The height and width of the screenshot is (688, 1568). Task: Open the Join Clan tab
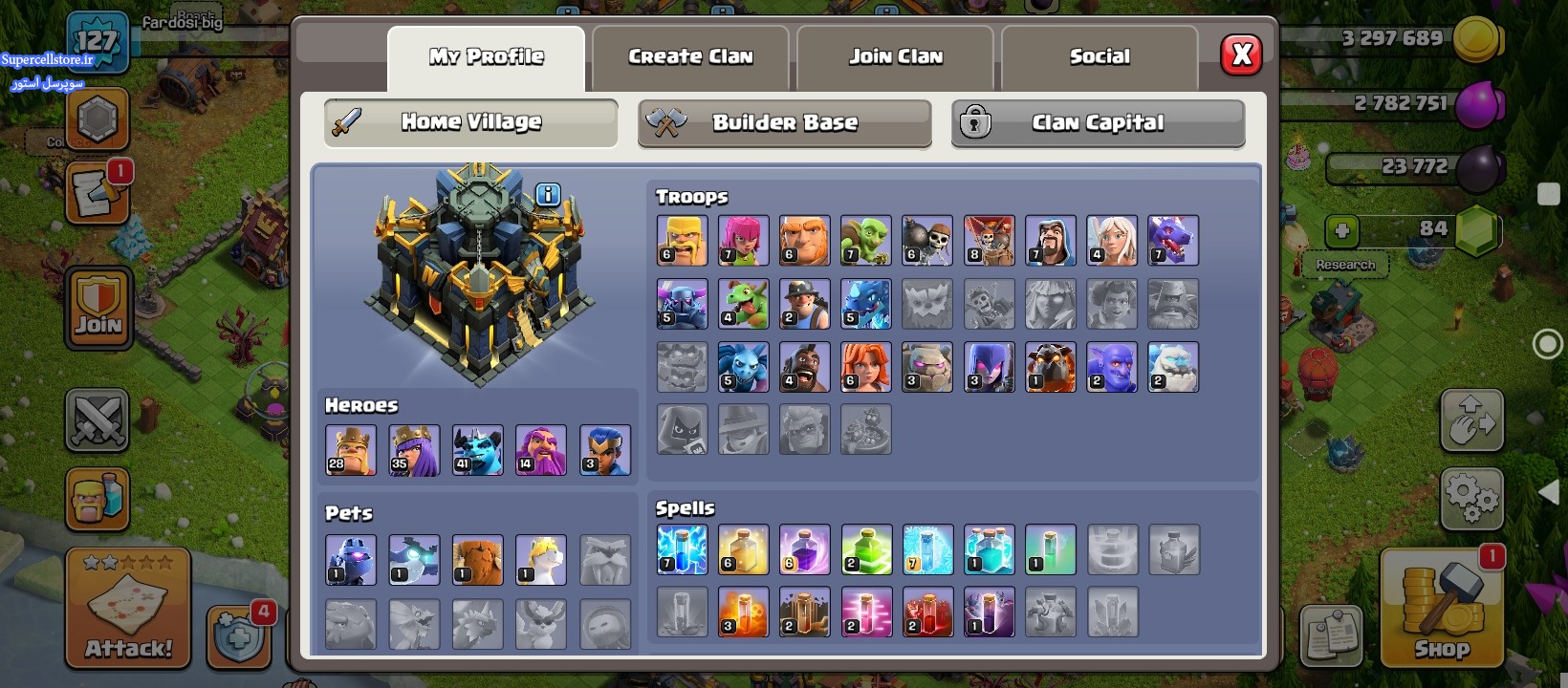pyautogui.click(x=896, y=57)
